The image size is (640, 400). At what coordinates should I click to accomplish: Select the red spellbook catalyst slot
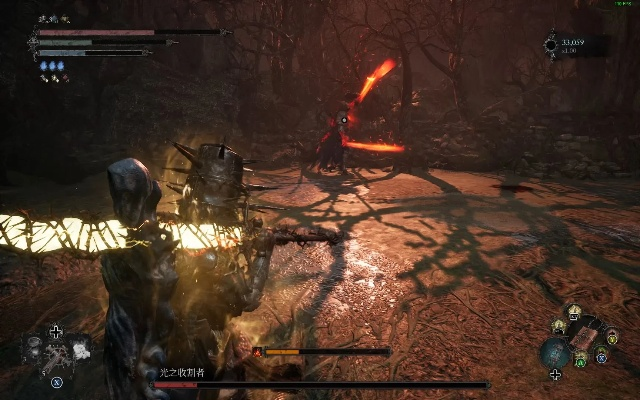586,336
